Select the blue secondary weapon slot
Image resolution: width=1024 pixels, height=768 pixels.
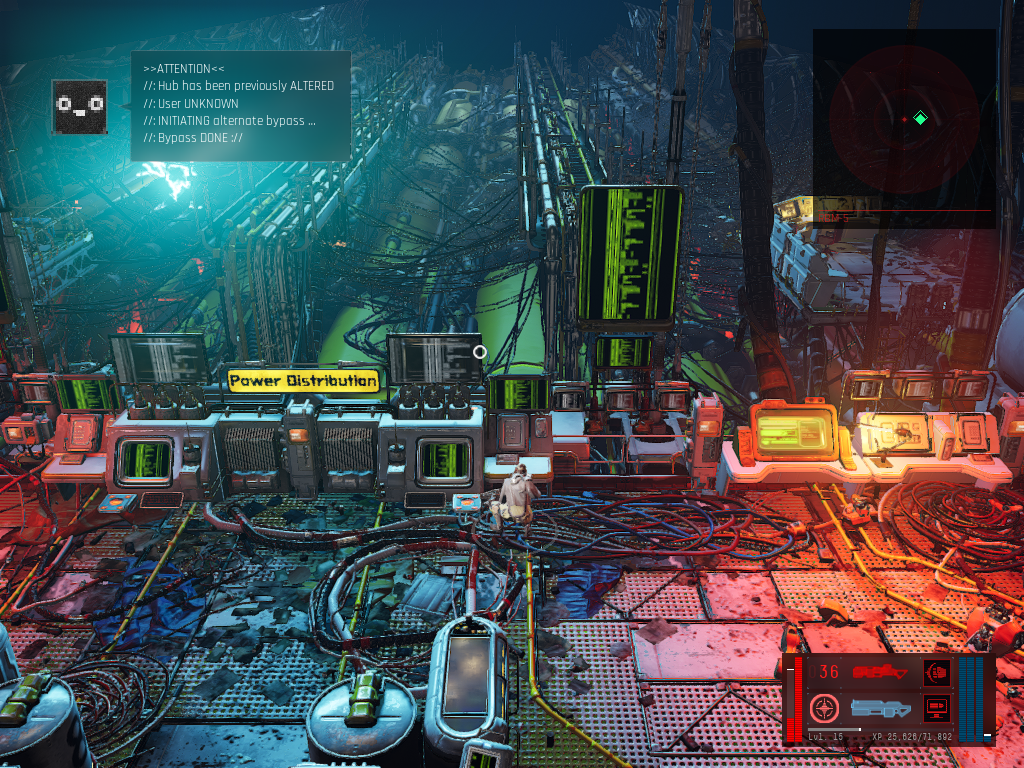[x=879, y=709]
